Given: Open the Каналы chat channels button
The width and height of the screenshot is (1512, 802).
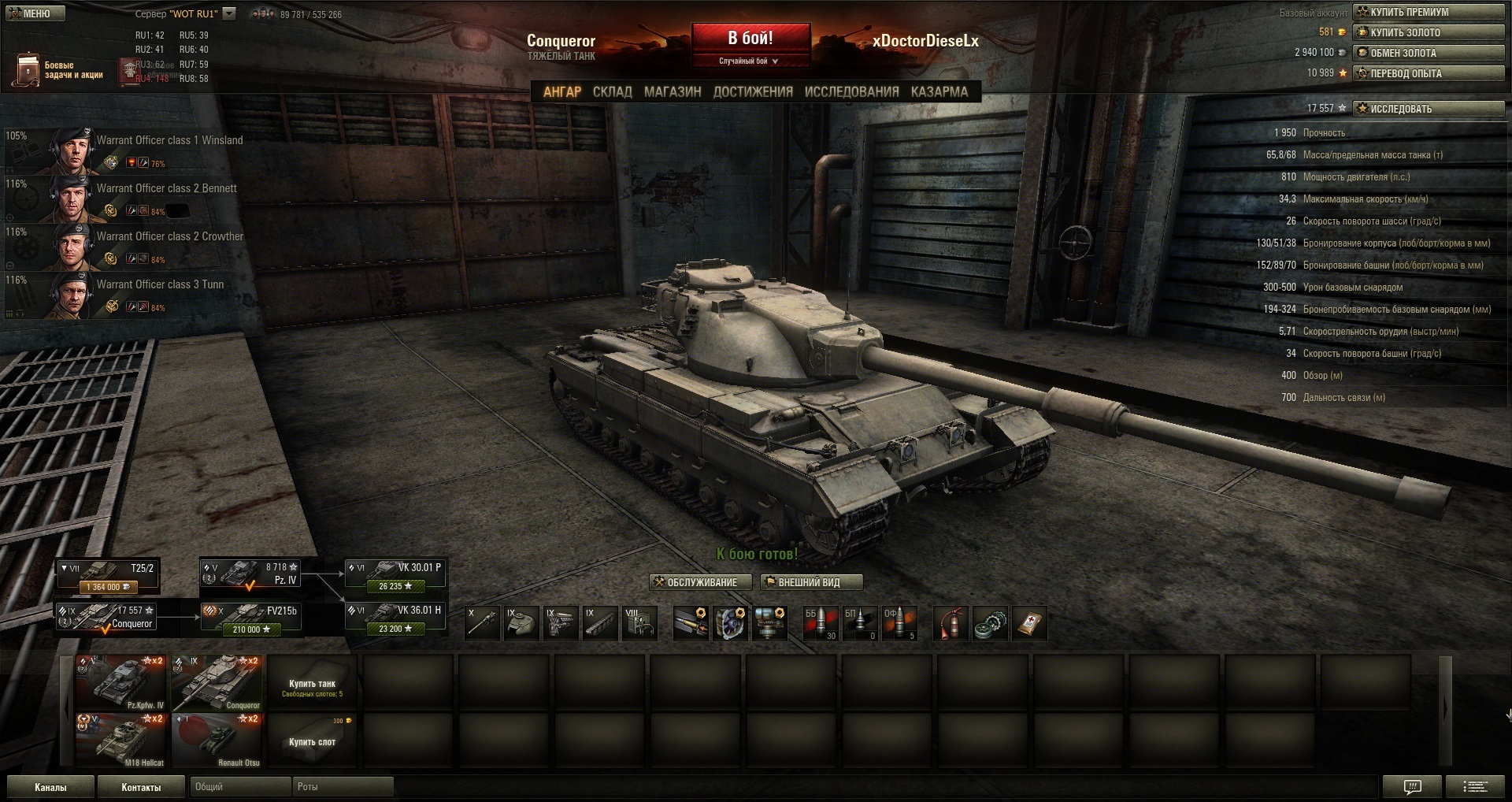Looking at the screenshot, I should tap(50, 787).
